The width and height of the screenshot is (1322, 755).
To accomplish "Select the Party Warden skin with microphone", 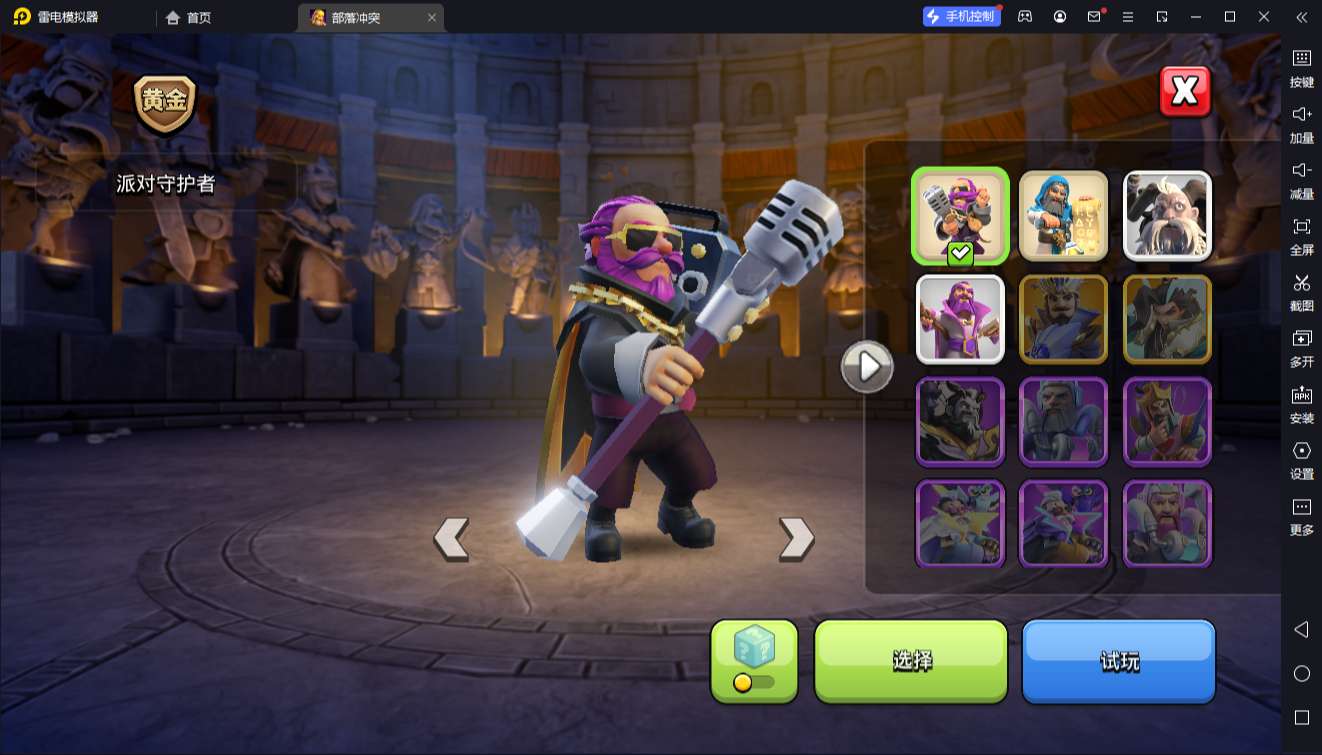I will tap(960, 215).
